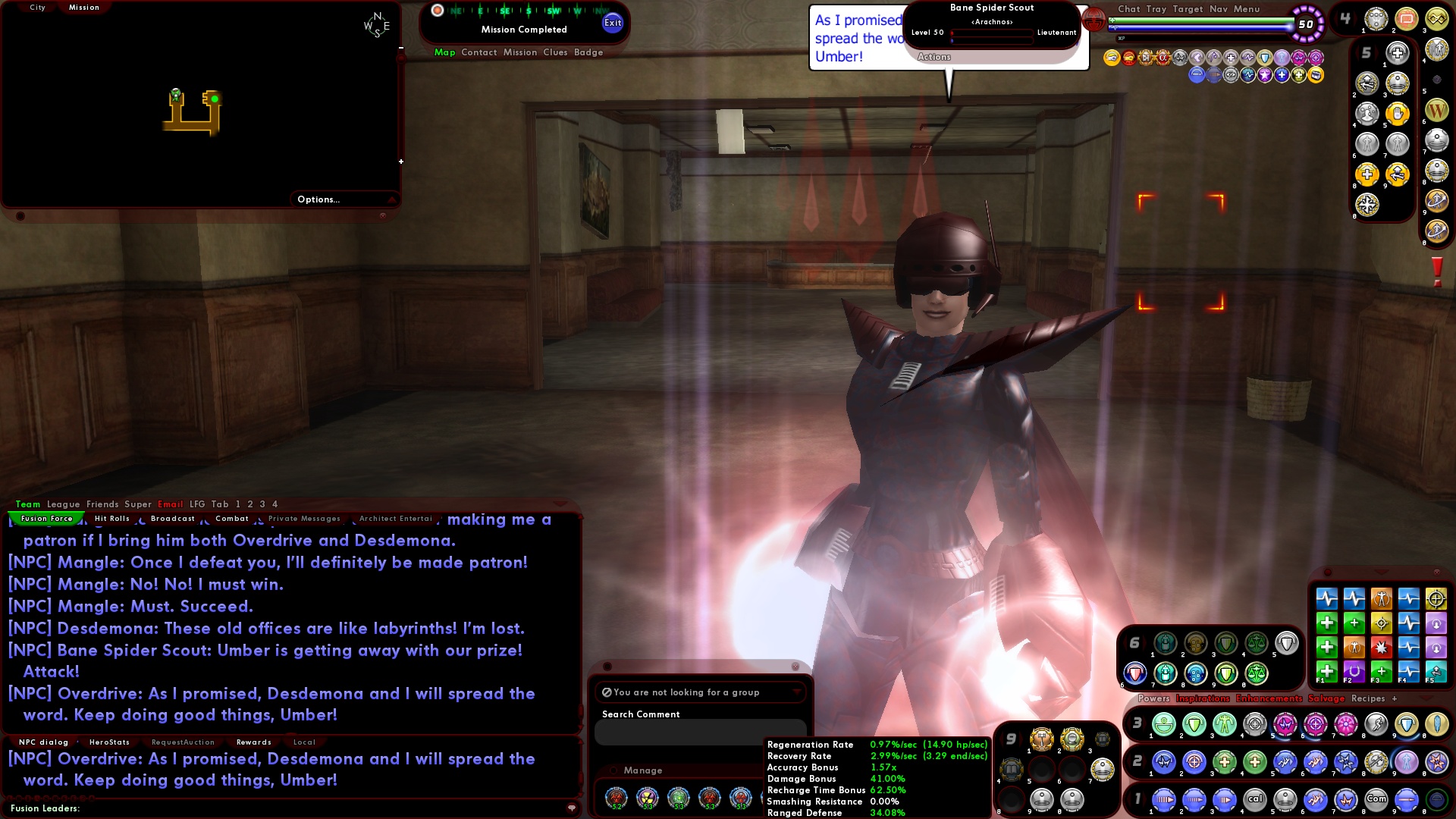Screen dimensions: 1456x819
Task: Click the "Com" macro in power tray 1
Action: [1376, 800]
